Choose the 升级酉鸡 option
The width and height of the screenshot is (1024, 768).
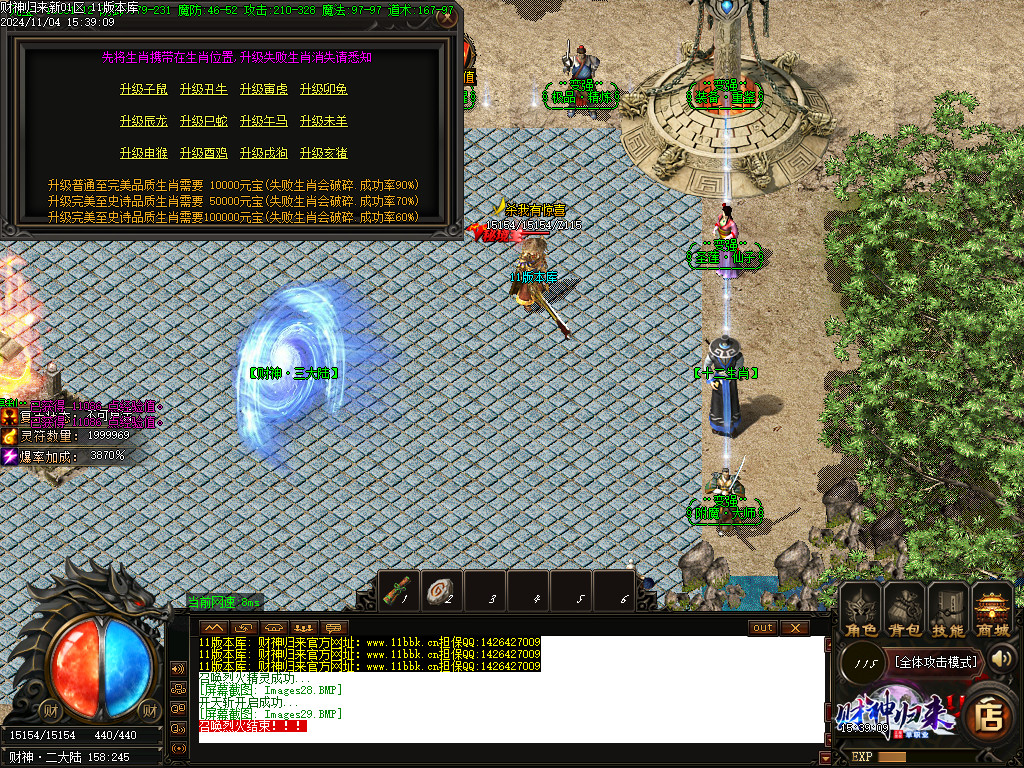(204, 154)
